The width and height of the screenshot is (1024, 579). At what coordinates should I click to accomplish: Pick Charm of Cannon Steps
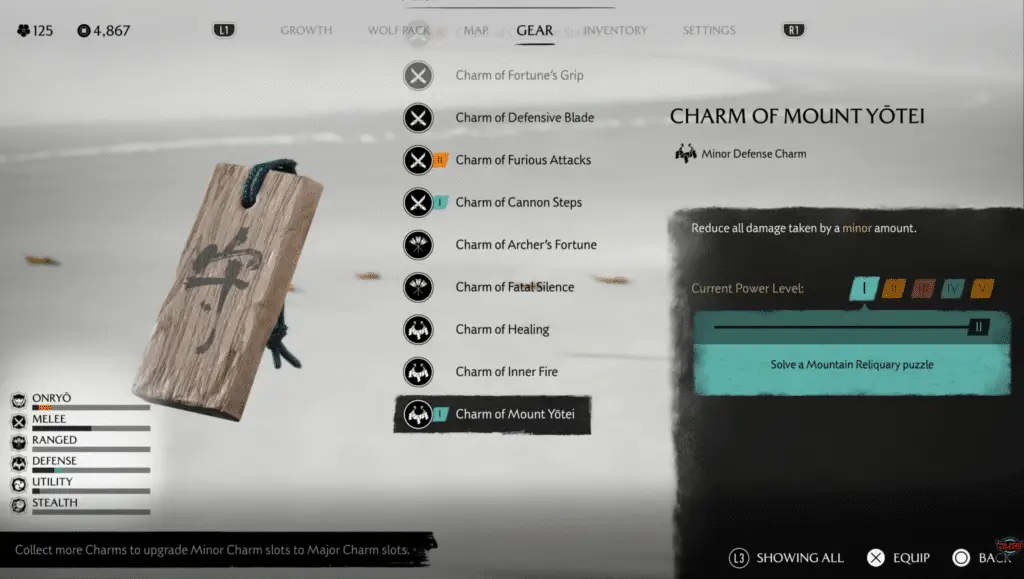coord(518,202)
